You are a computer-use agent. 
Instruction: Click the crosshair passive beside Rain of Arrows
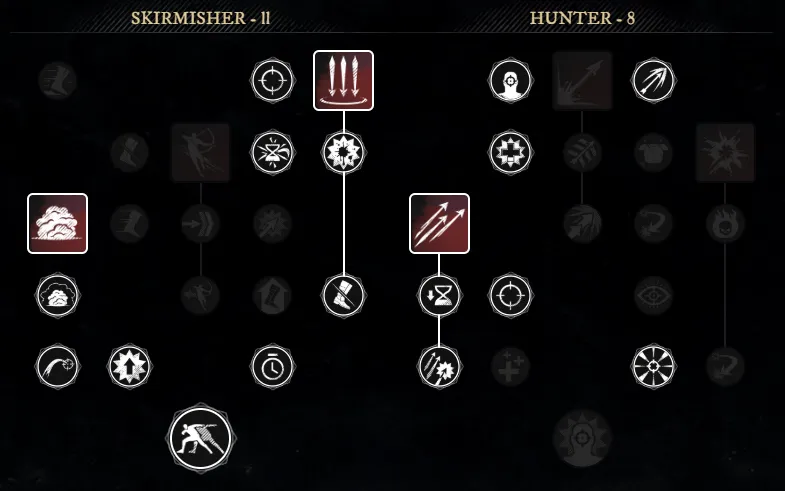click(x=271, y=80)
